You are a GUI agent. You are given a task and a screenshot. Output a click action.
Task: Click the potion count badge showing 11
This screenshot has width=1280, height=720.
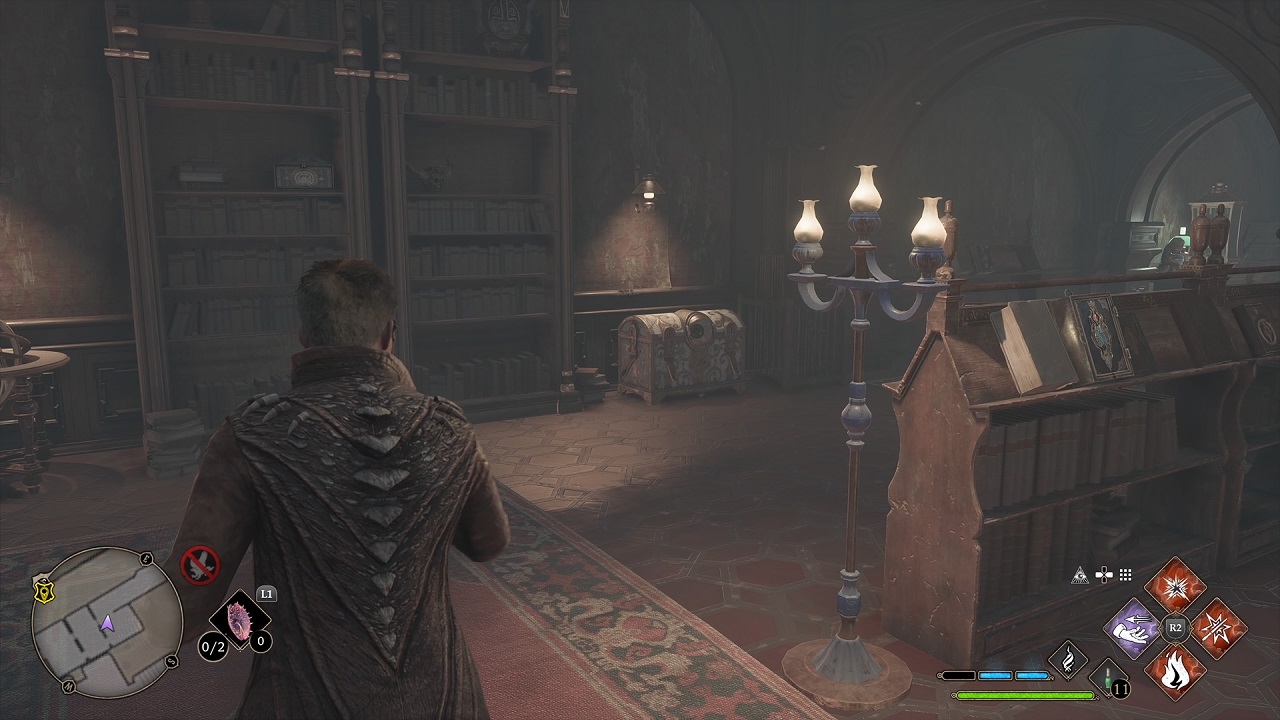tap(1120, 690)
